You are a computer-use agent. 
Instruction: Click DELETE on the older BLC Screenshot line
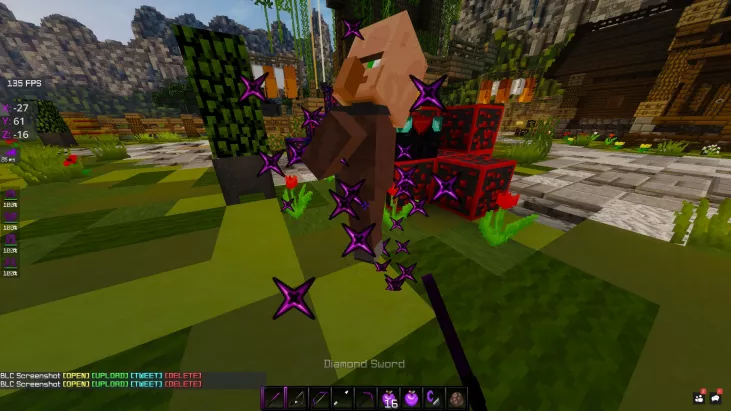tap(183, 376)
